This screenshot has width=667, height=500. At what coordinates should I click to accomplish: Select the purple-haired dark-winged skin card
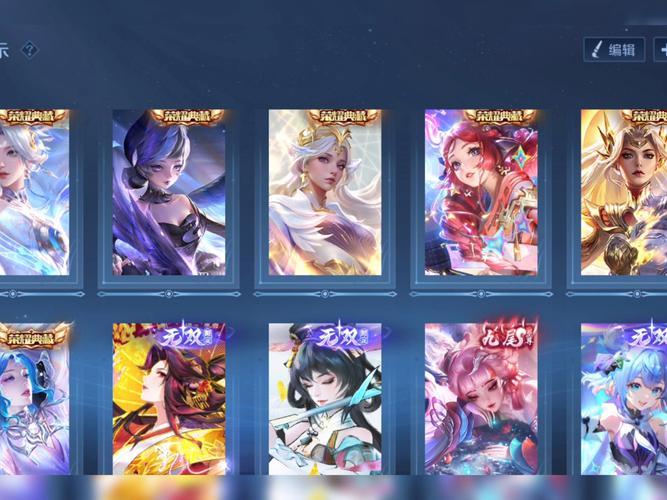pos(168,192)
